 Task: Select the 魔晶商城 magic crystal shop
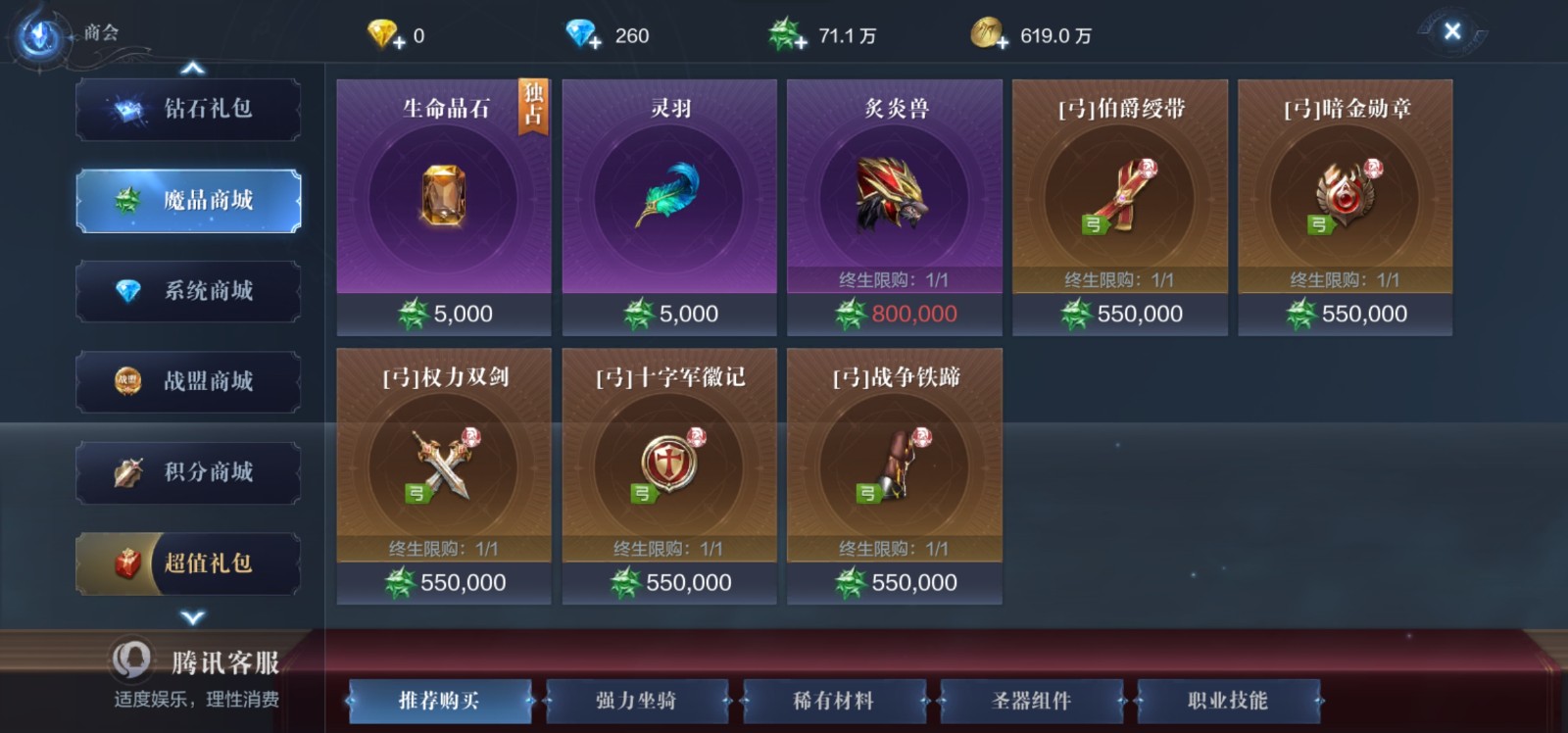tap(188, 200)
